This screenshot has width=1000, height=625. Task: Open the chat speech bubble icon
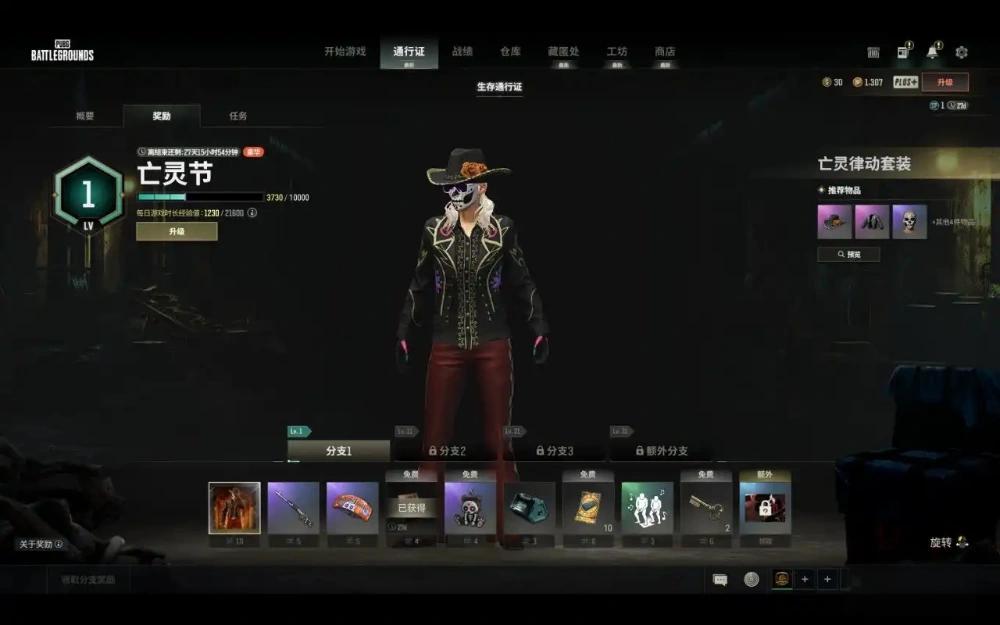[x=720, y=579]
